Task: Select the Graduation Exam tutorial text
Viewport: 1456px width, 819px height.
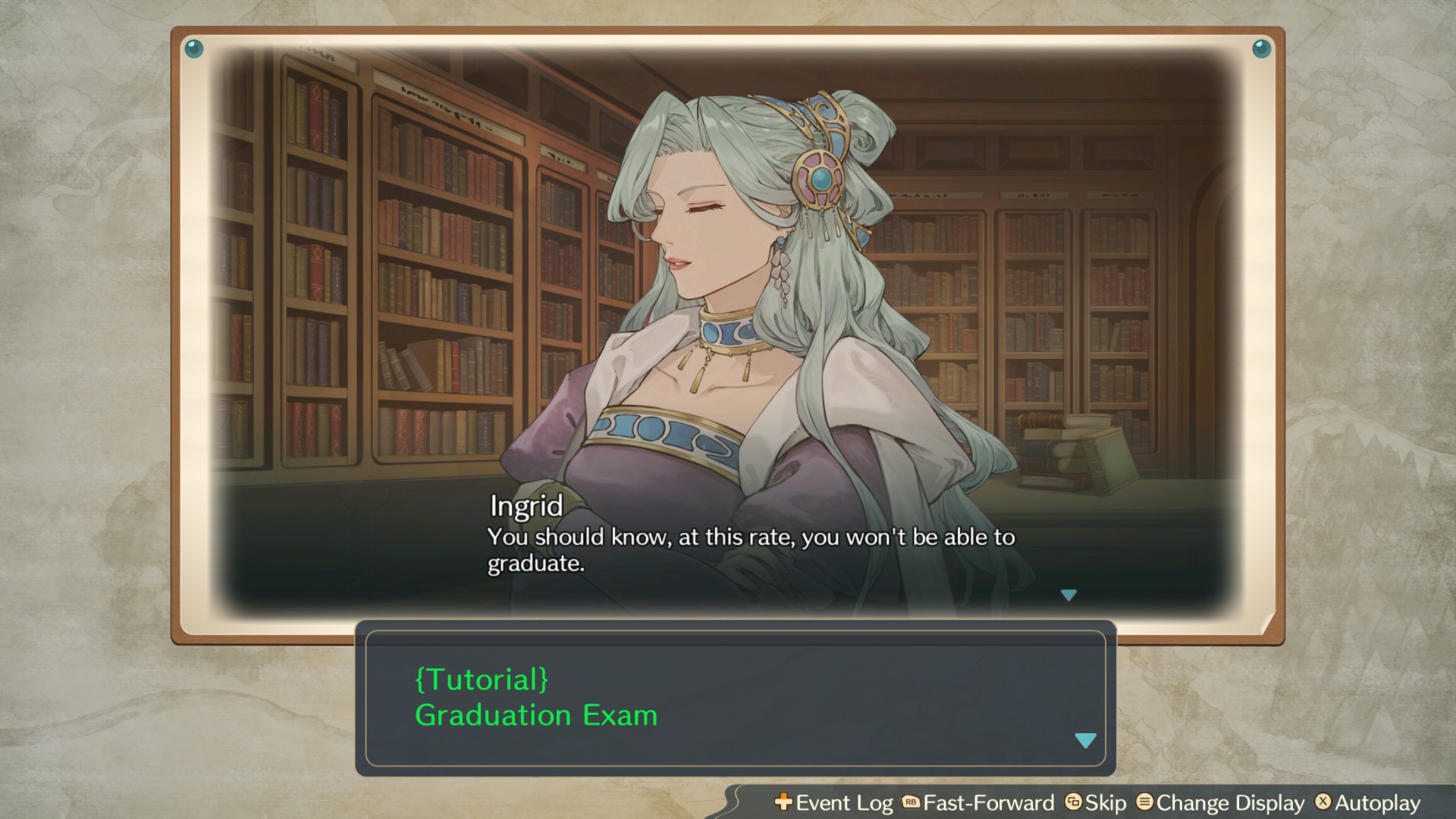Action: pos(536,715)
